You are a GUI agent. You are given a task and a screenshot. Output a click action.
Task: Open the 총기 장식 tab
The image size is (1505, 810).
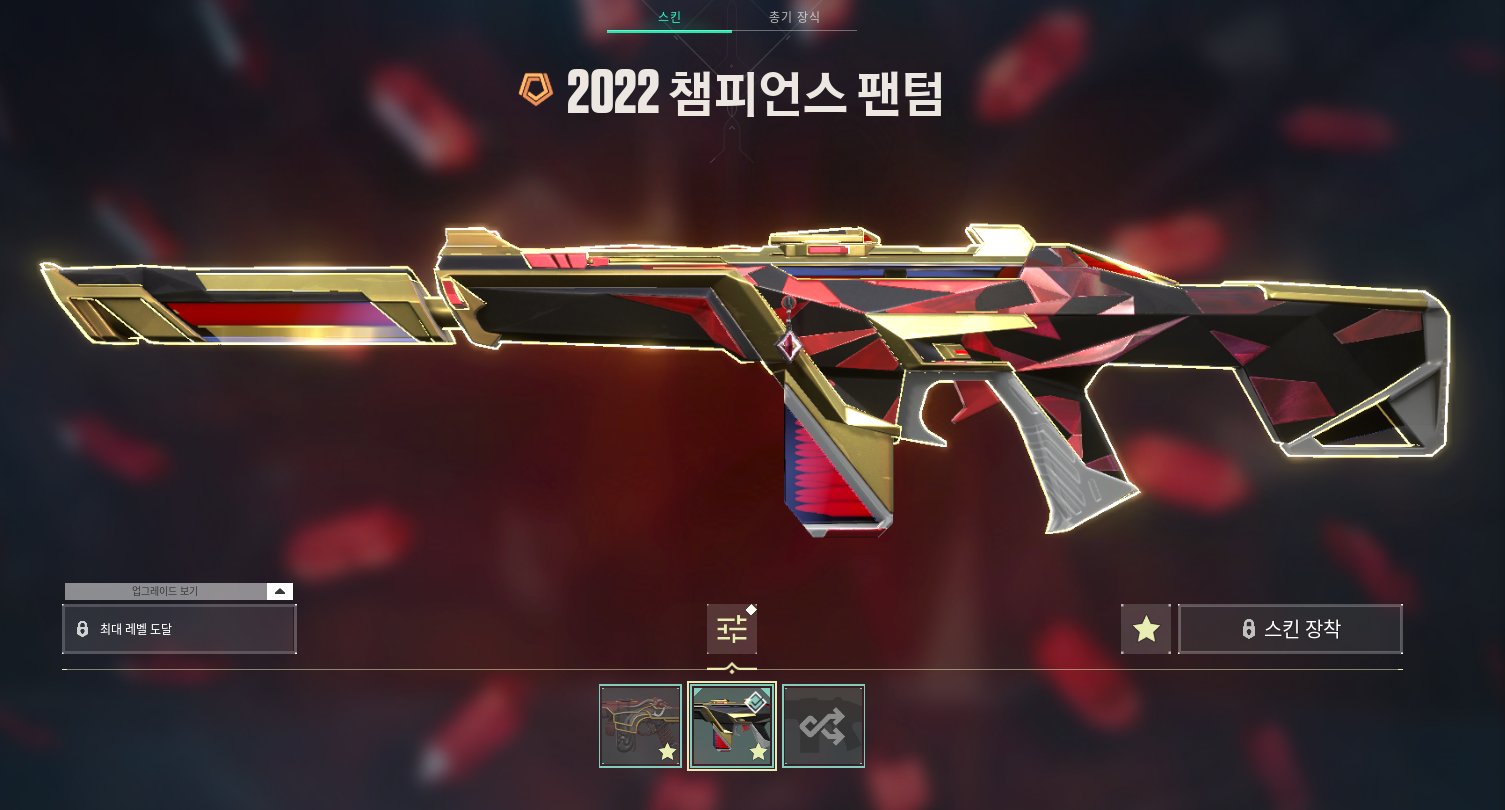click(794, 17)
